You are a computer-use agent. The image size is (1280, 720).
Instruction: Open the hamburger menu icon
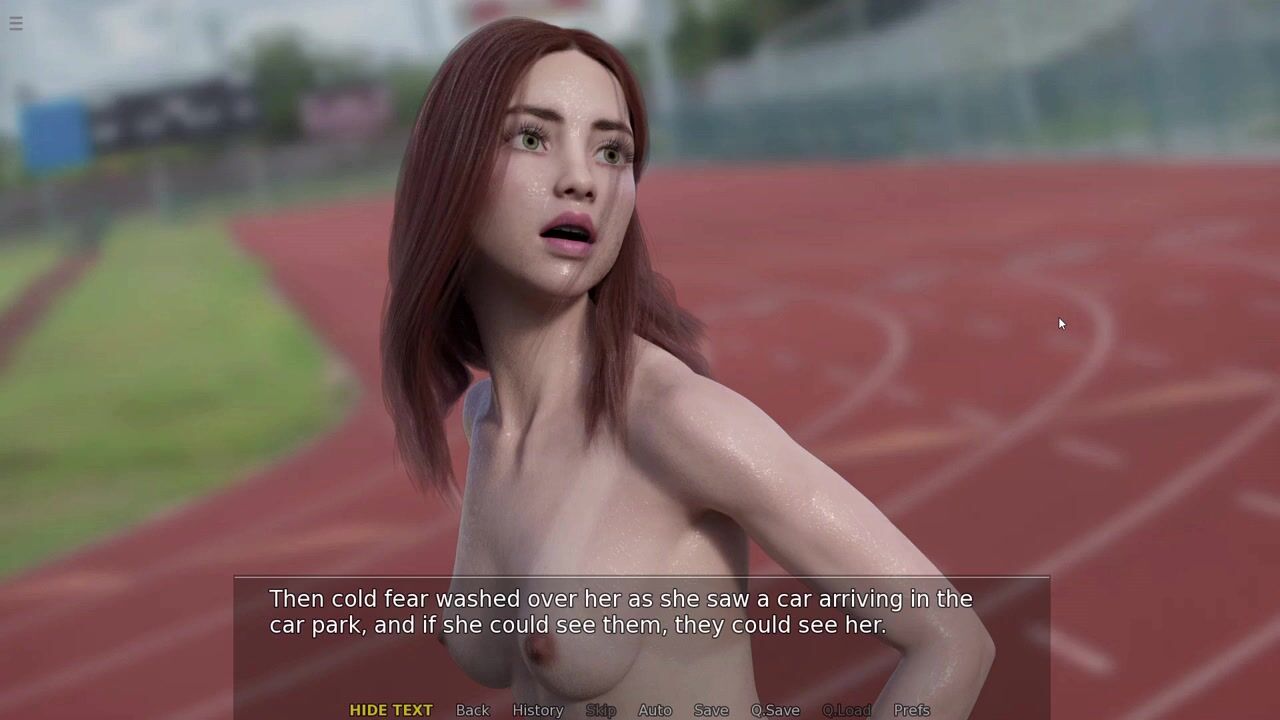(x=16, y=23)
